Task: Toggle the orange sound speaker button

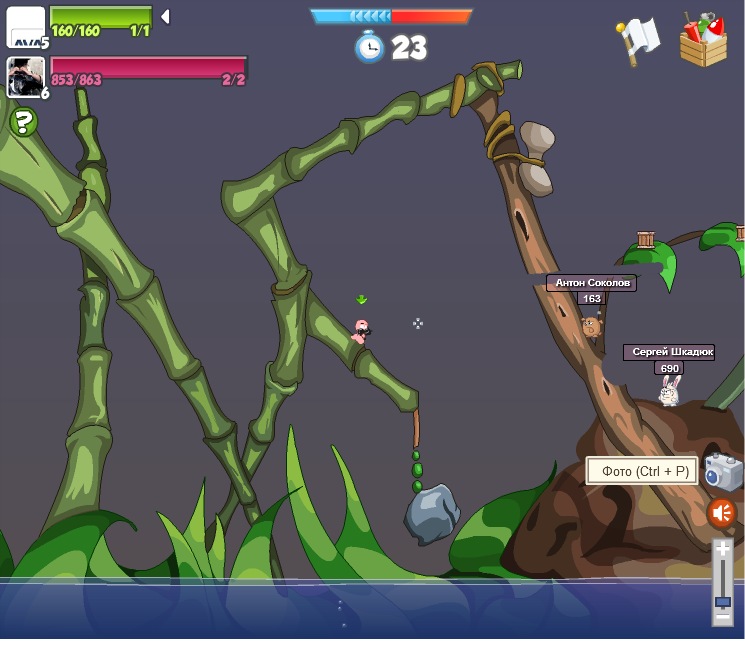Action: [x=721, y=513]
